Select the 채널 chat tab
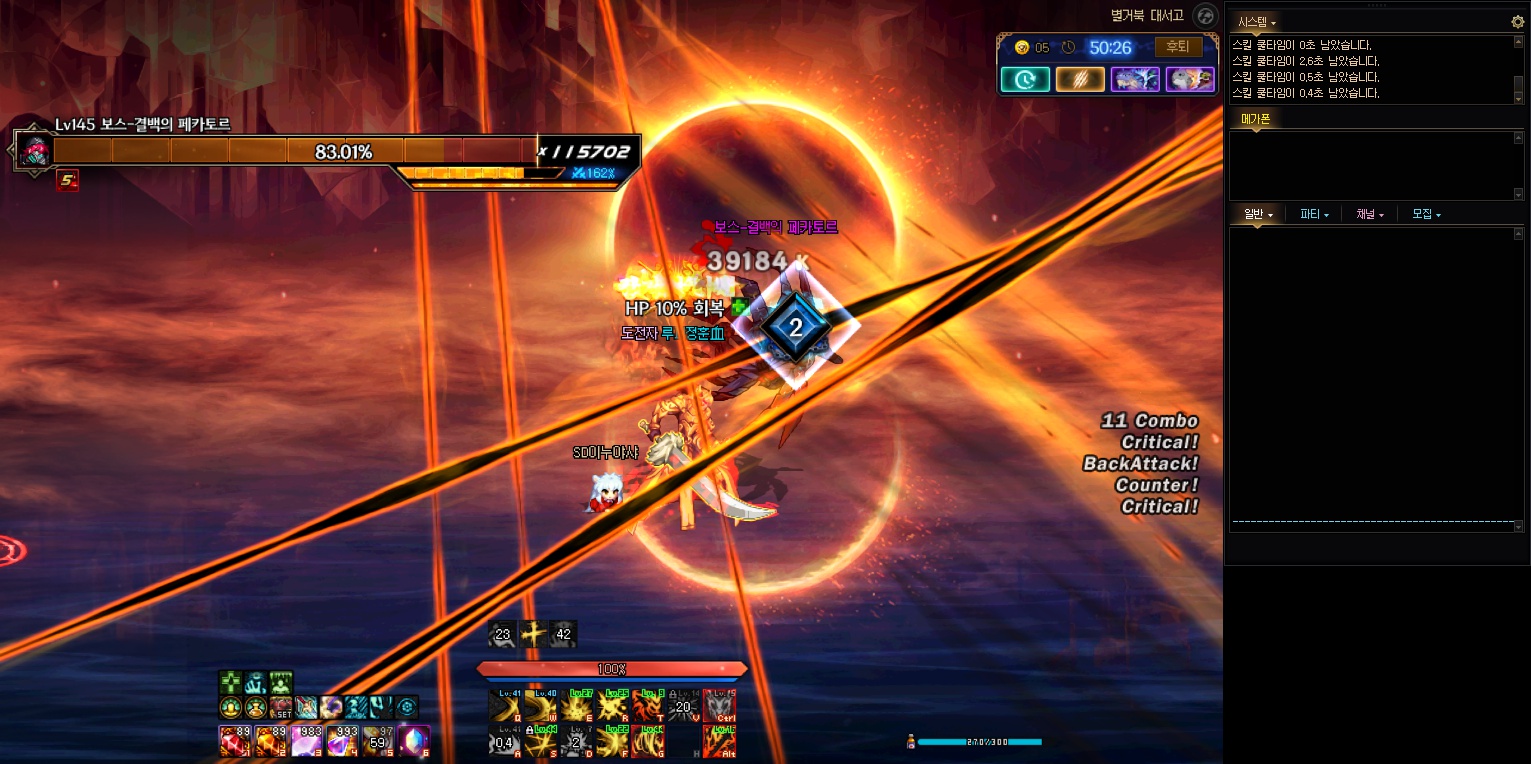Screen dimensions: 1531x764 point(1370,214)
